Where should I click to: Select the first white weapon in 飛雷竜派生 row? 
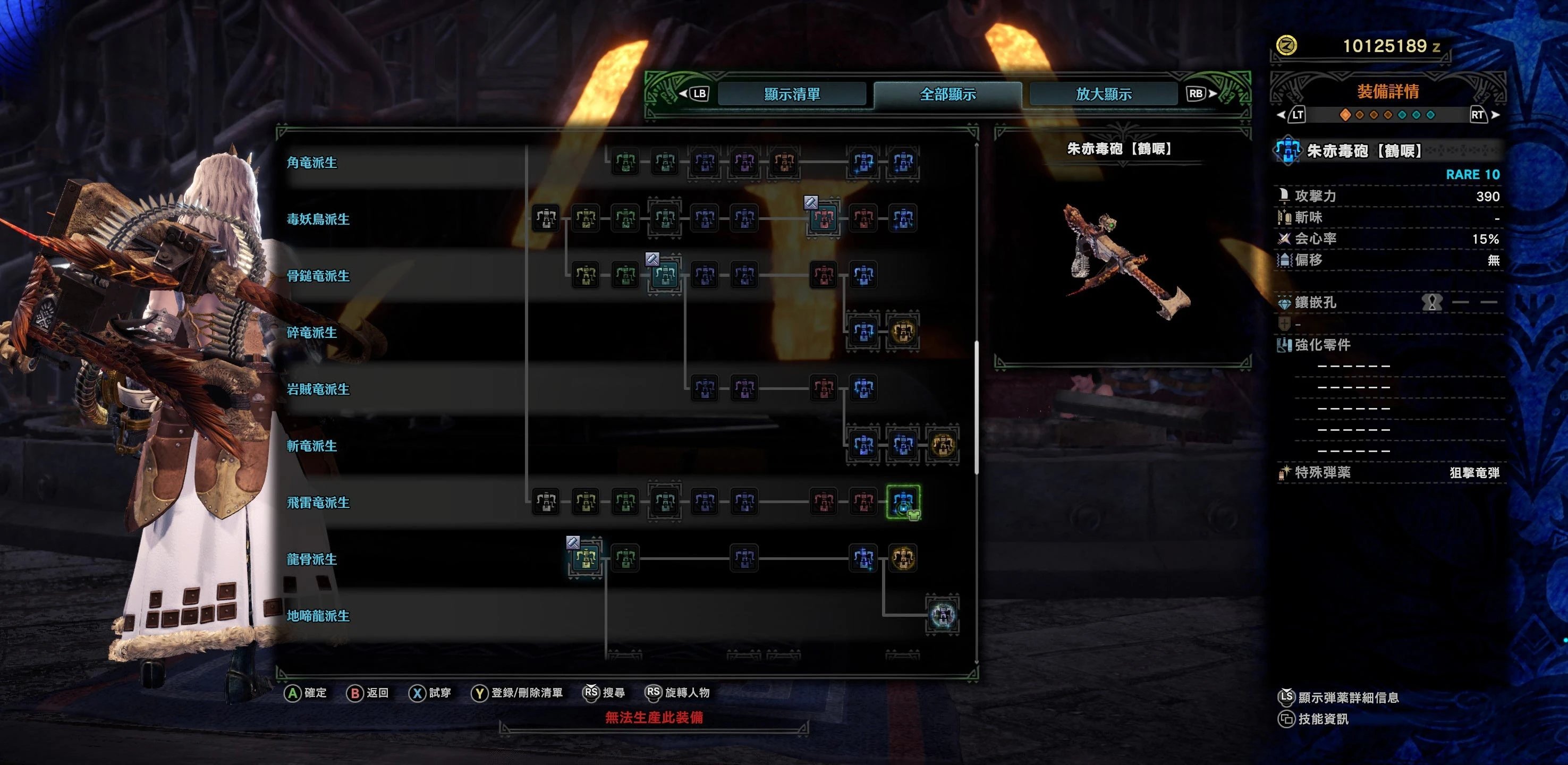tap(546, 502)
